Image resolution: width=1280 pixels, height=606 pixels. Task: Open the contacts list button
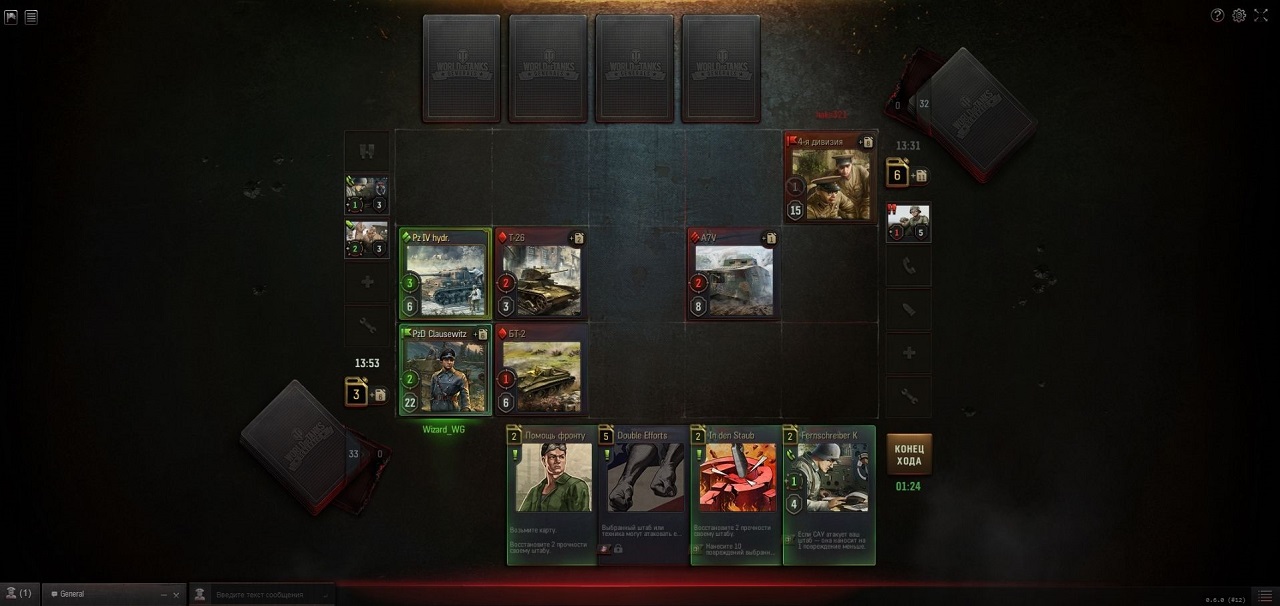[19, 594]
